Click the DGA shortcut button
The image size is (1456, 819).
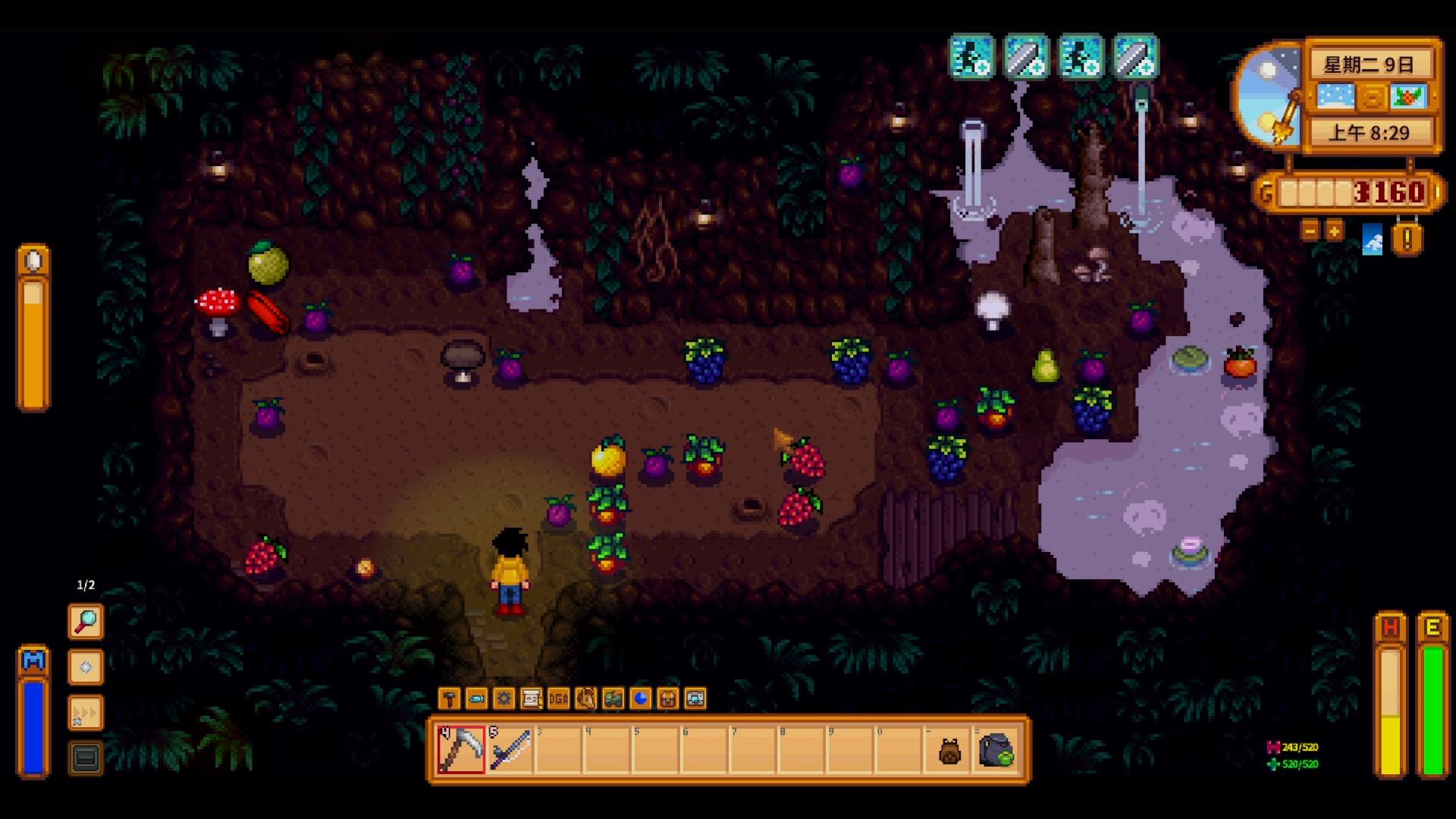tap(559, 698)
